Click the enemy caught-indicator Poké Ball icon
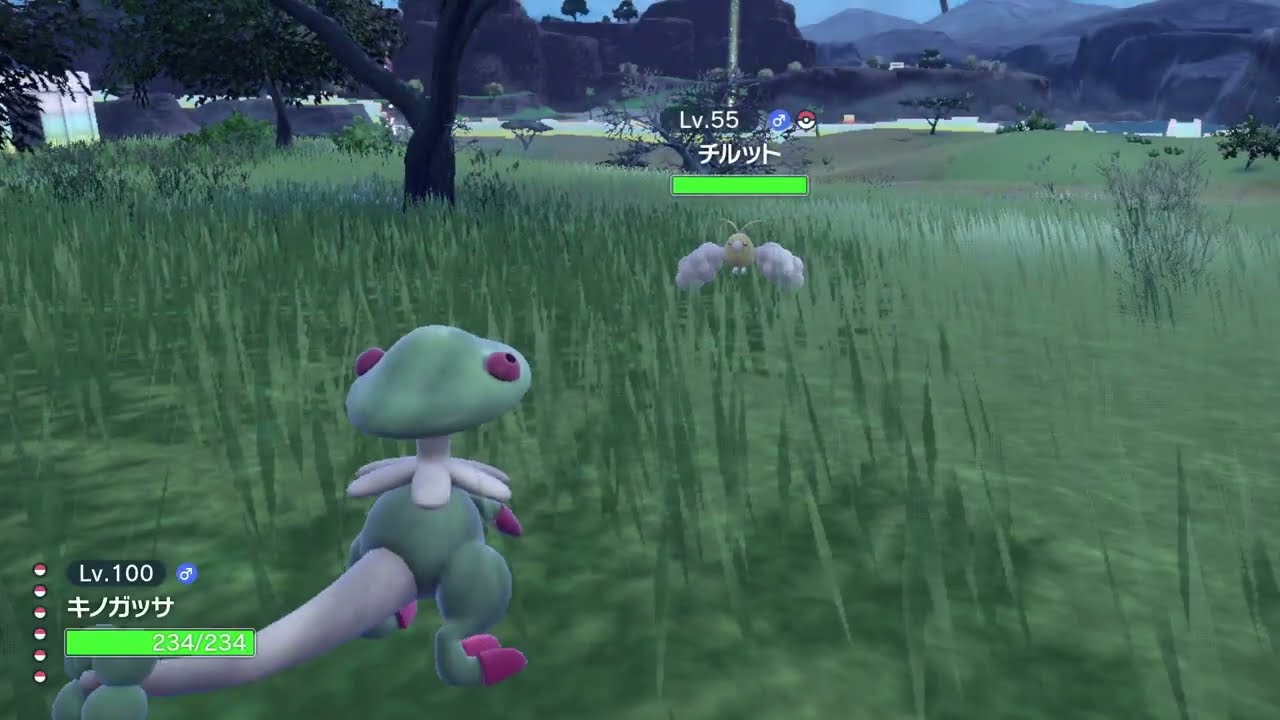Image resolution: width=1280 pixels, height=720 pixels. coord(806,121)
